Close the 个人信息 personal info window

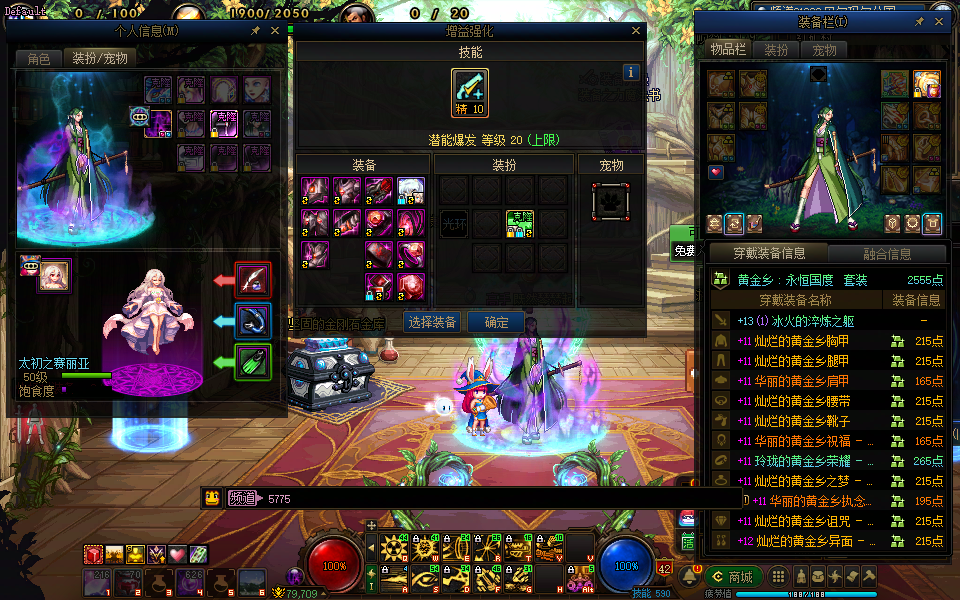click(x=275, y=31)
